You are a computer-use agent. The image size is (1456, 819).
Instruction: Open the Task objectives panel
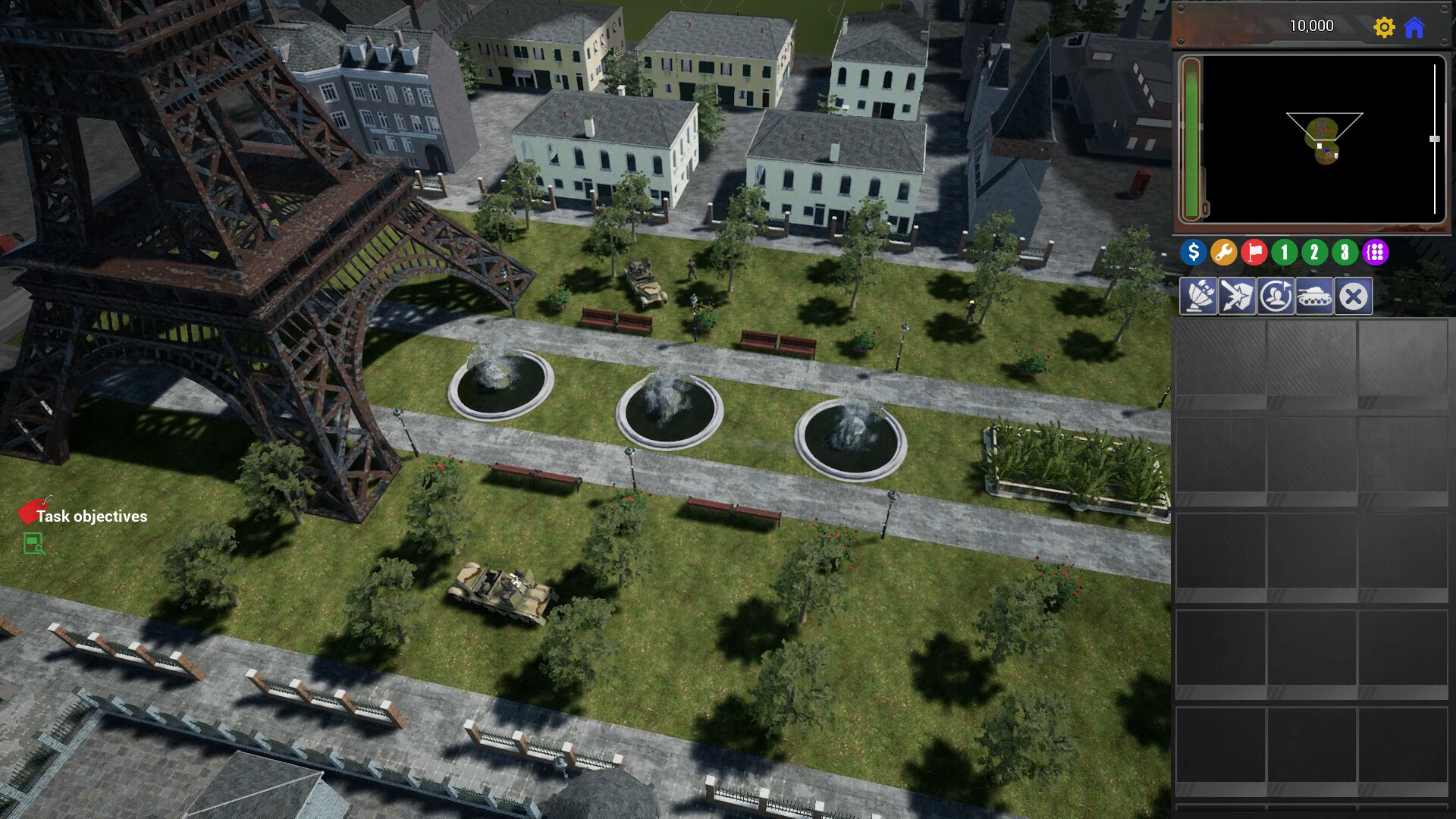[x=93, y=517]
